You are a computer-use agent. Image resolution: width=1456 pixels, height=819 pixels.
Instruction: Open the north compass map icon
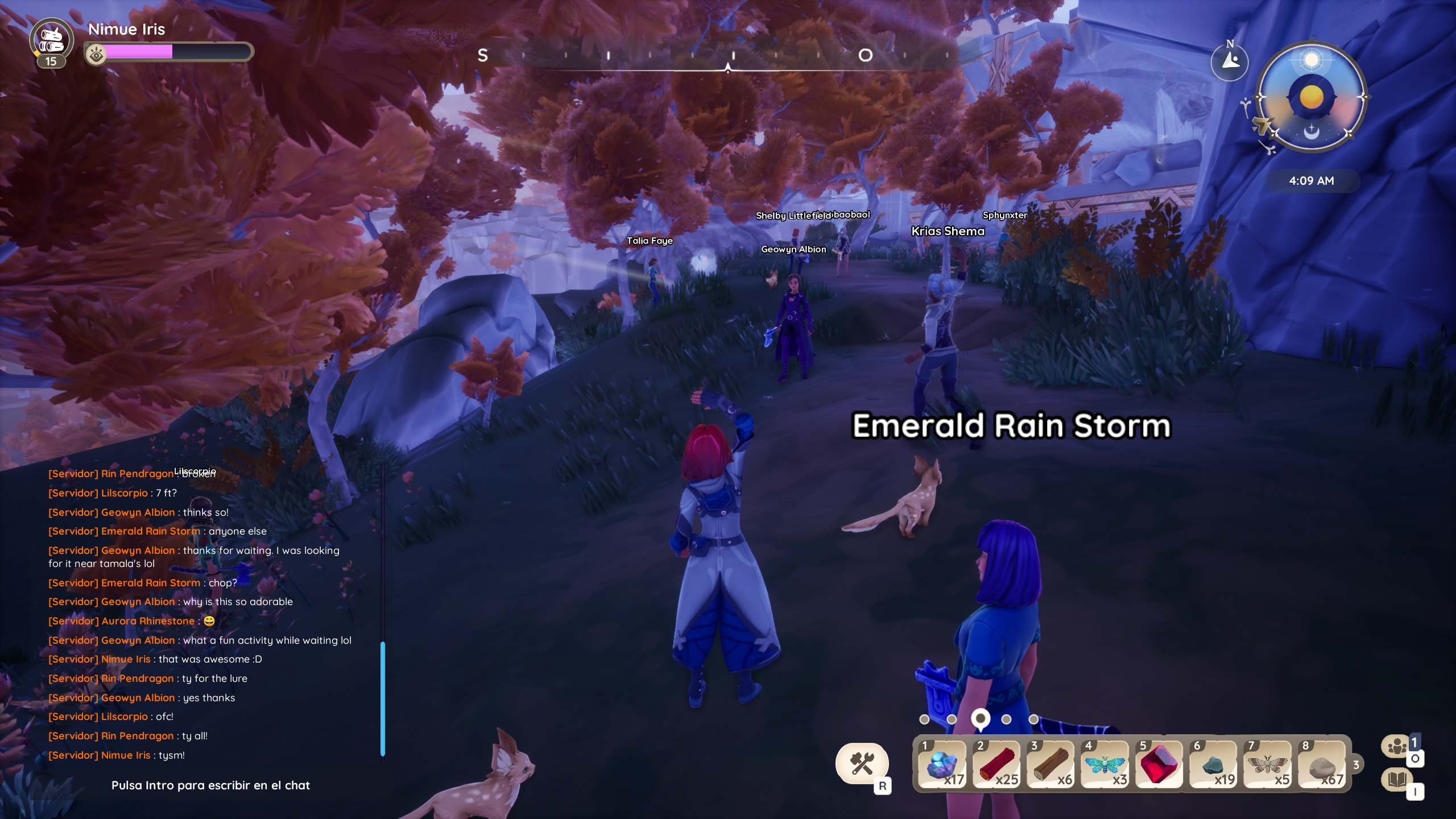click(x=1230, y=61)
